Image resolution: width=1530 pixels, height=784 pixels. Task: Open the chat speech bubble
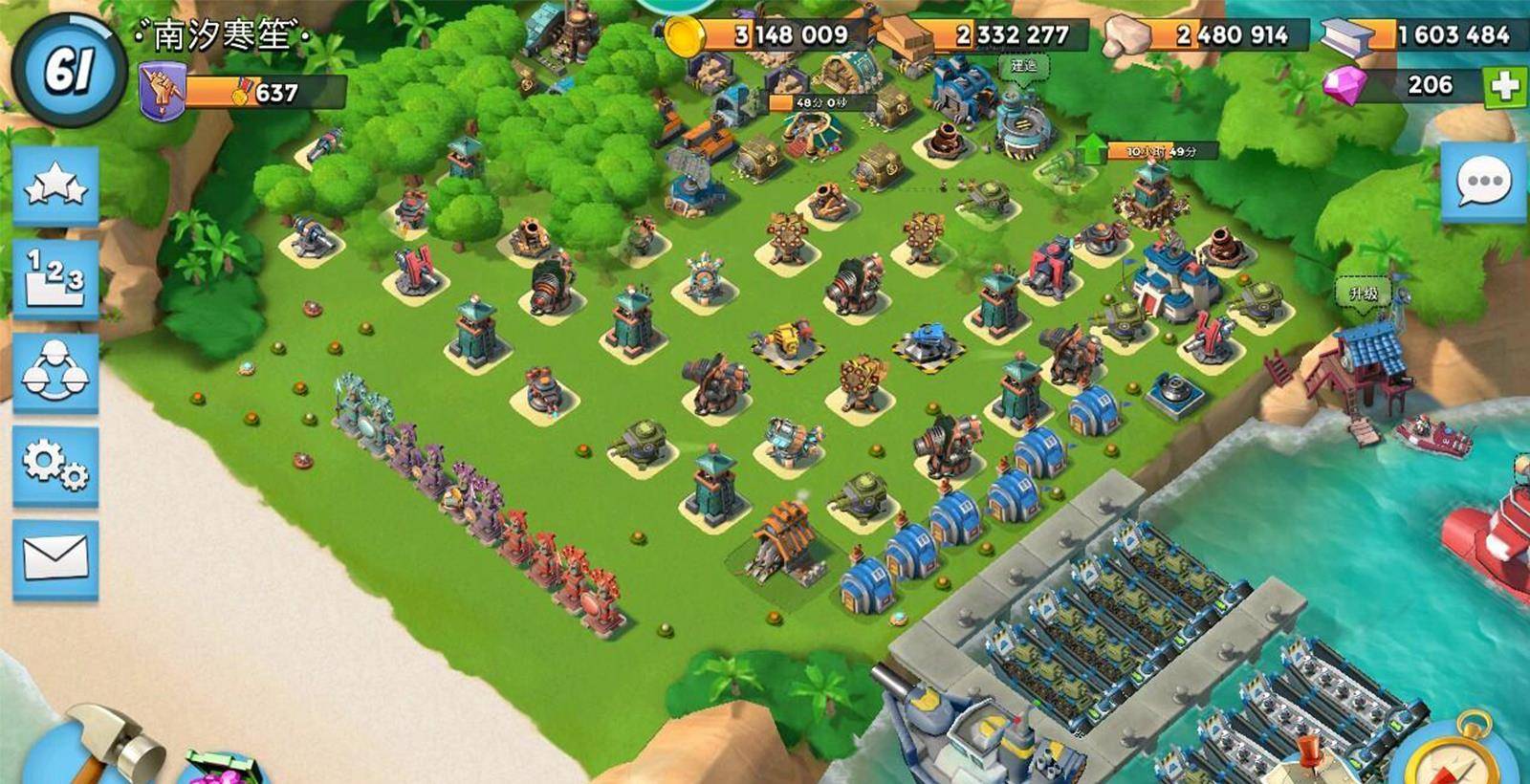[x=1483, y=182]
